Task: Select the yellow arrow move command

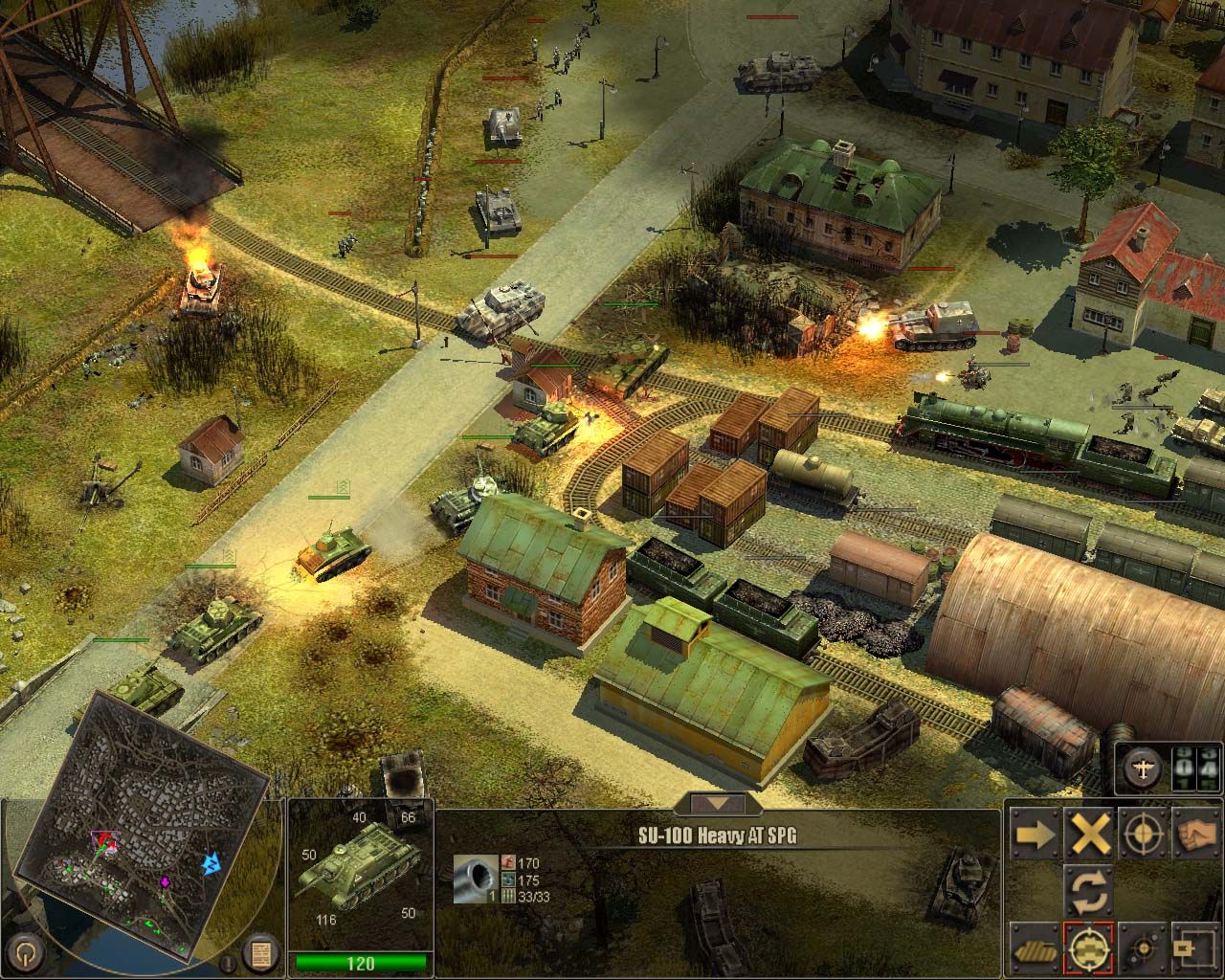Action: tap(1036, 835)
